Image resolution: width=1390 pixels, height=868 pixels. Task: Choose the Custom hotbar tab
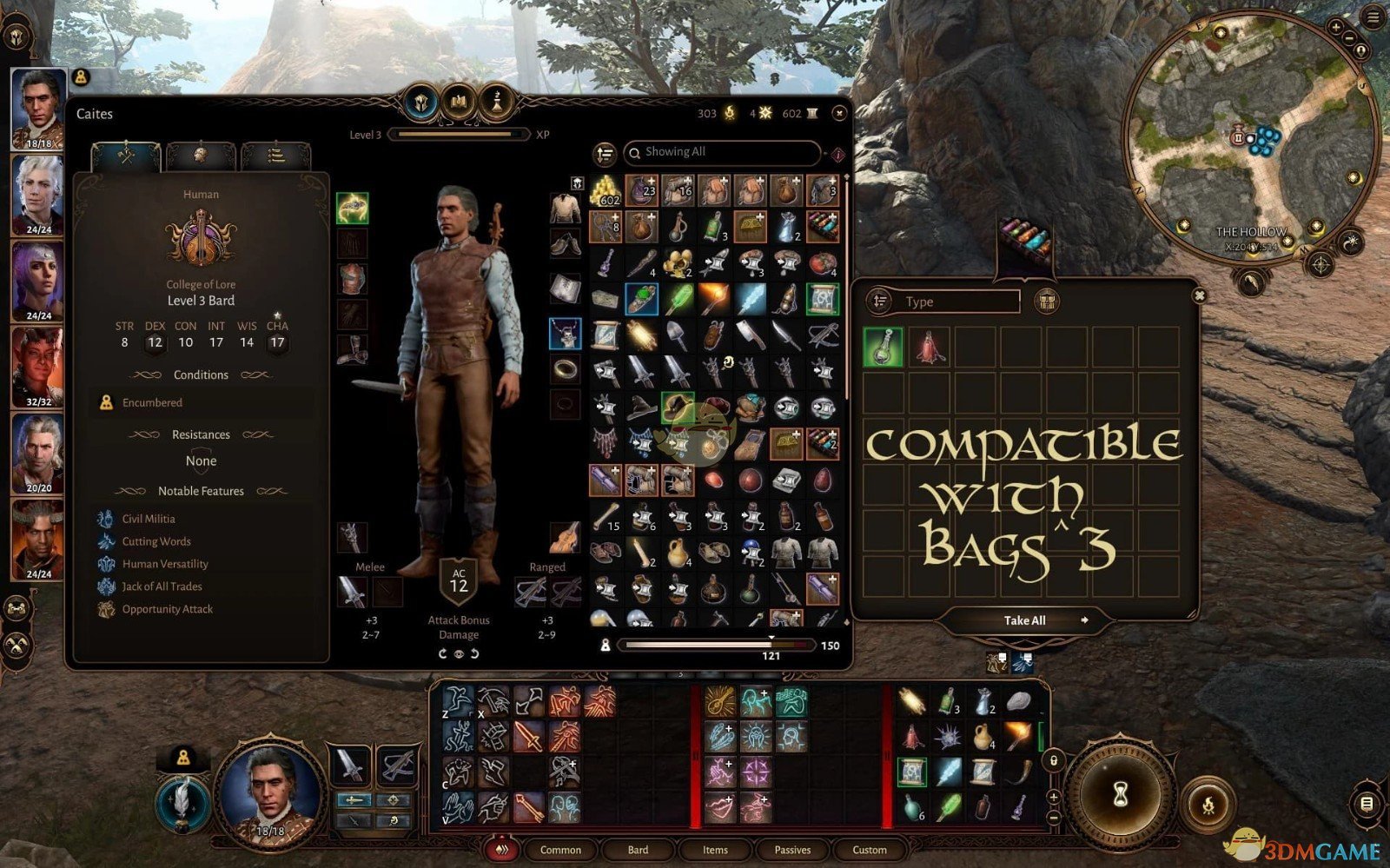(870, 850)
